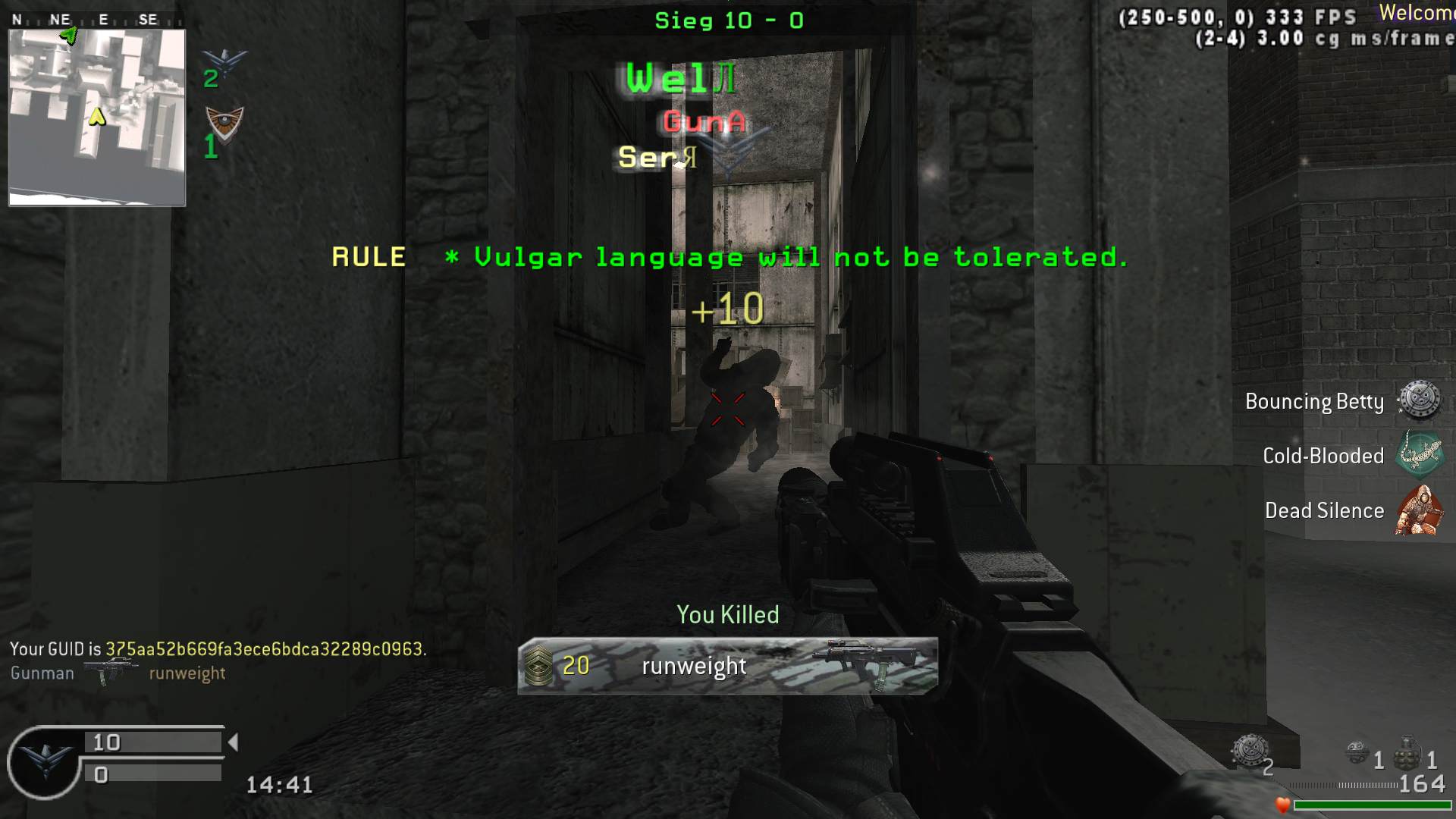Open the runweight kill card
The width and height of the screenshot is (1456, 819).
(727, 666)
